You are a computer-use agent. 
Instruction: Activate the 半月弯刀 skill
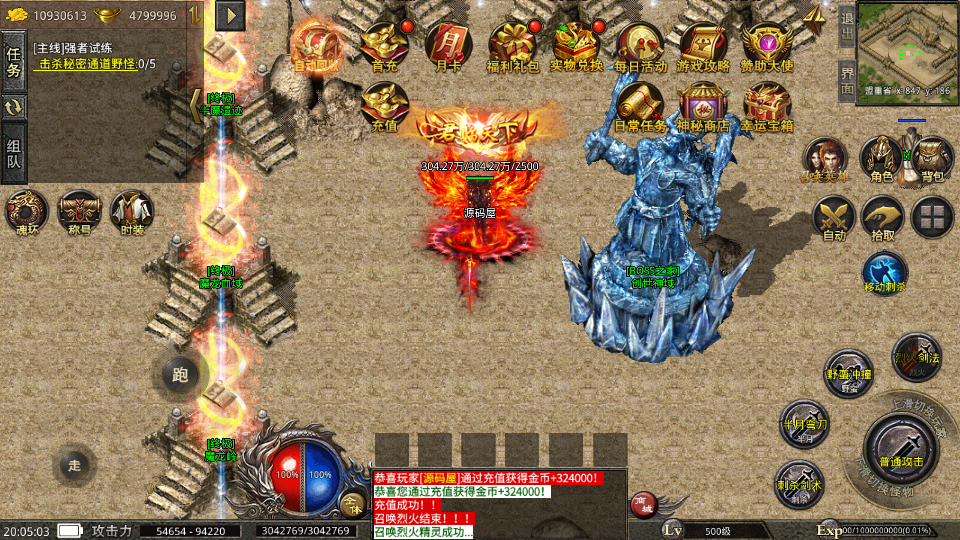point(803,423)
